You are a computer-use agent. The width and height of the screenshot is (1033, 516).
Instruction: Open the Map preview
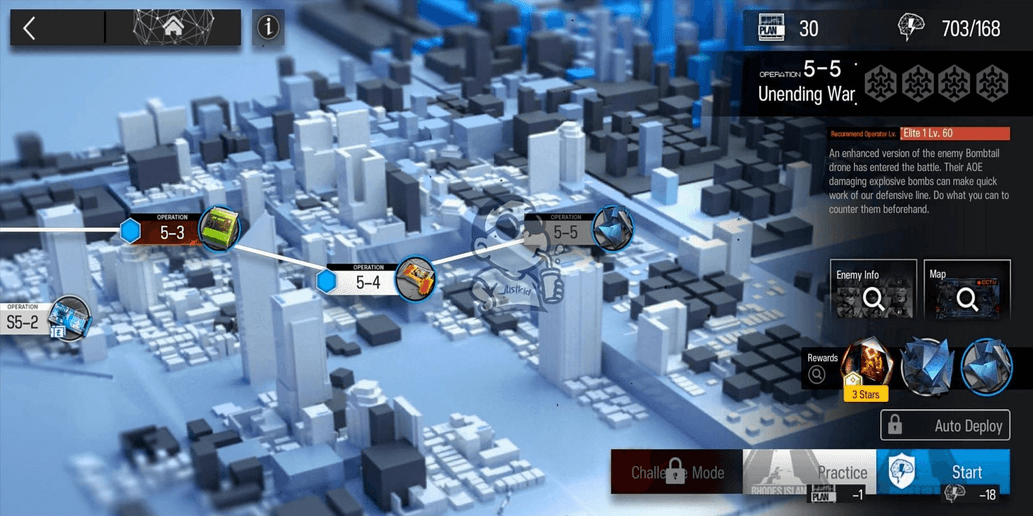(x=967, y=289)
